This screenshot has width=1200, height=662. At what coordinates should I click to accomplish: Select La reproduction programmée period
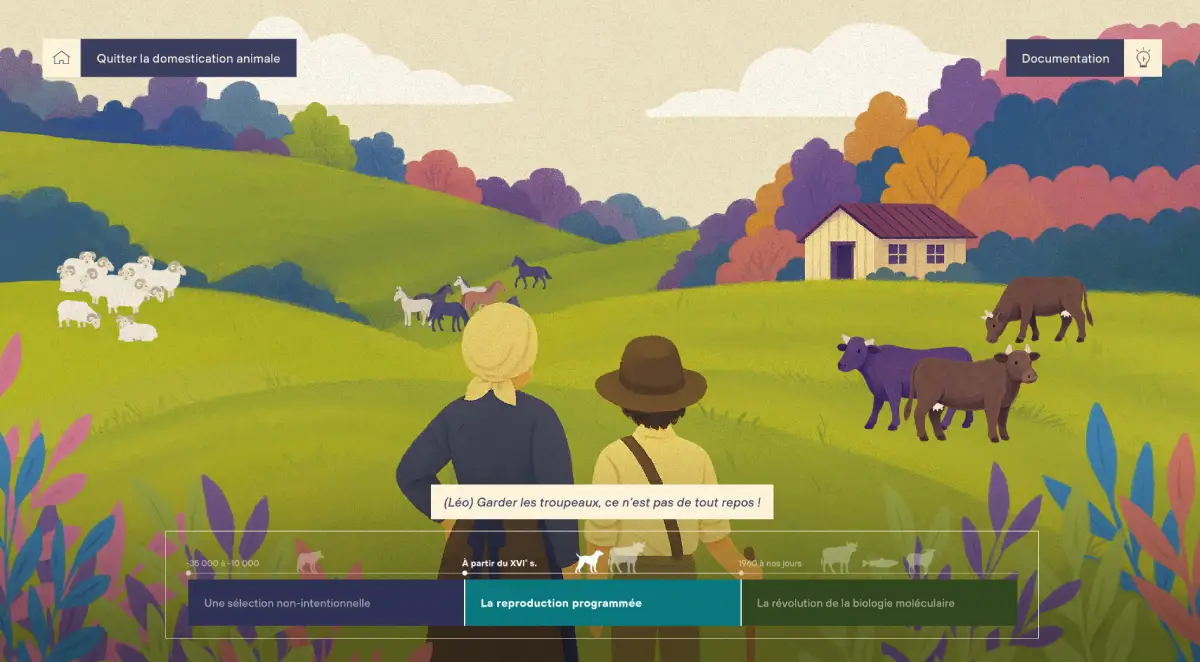coord(602,603)
